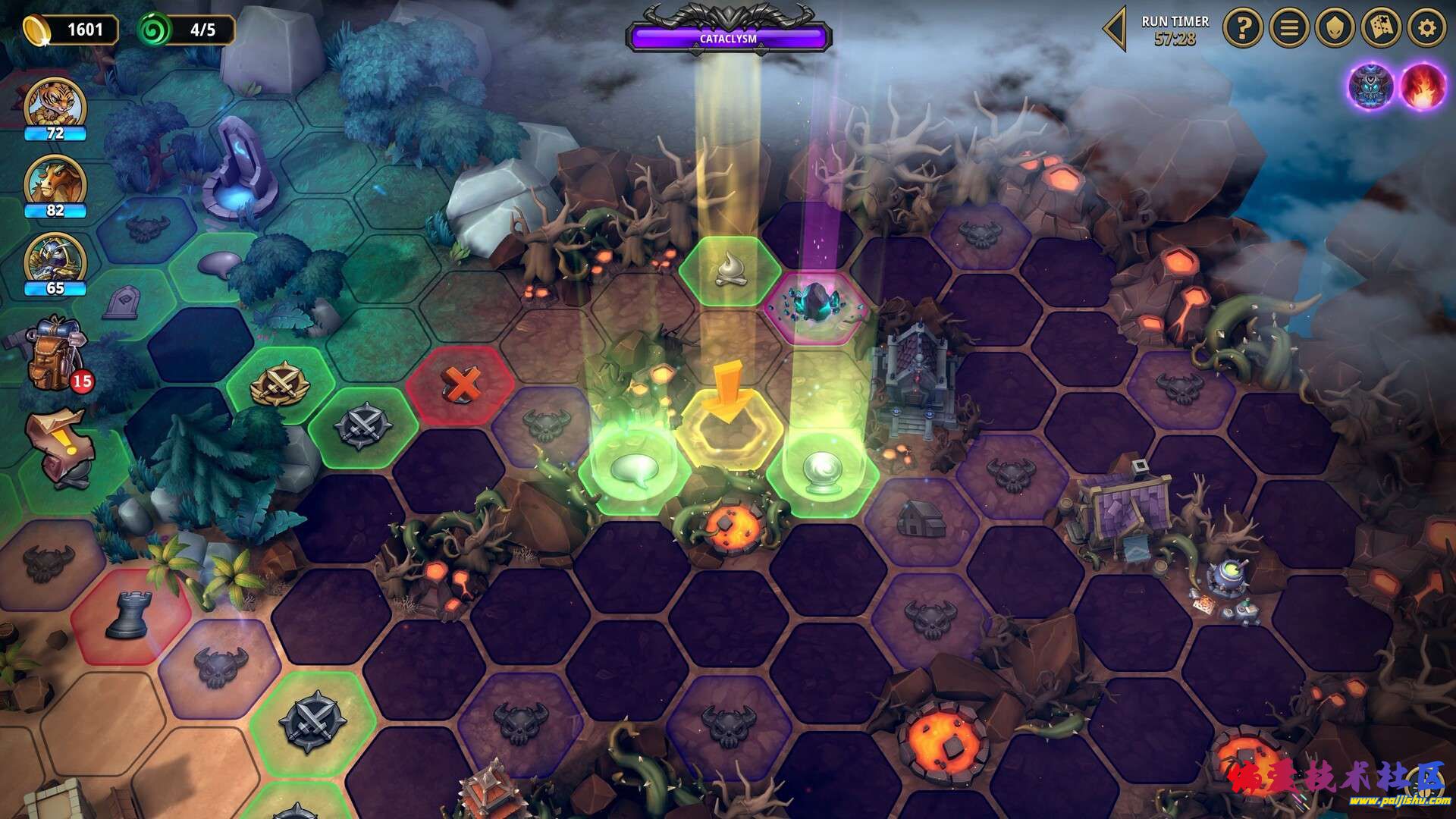Travel to the speech bubble event tile
1456x819 pixels.
click(634, 469)
